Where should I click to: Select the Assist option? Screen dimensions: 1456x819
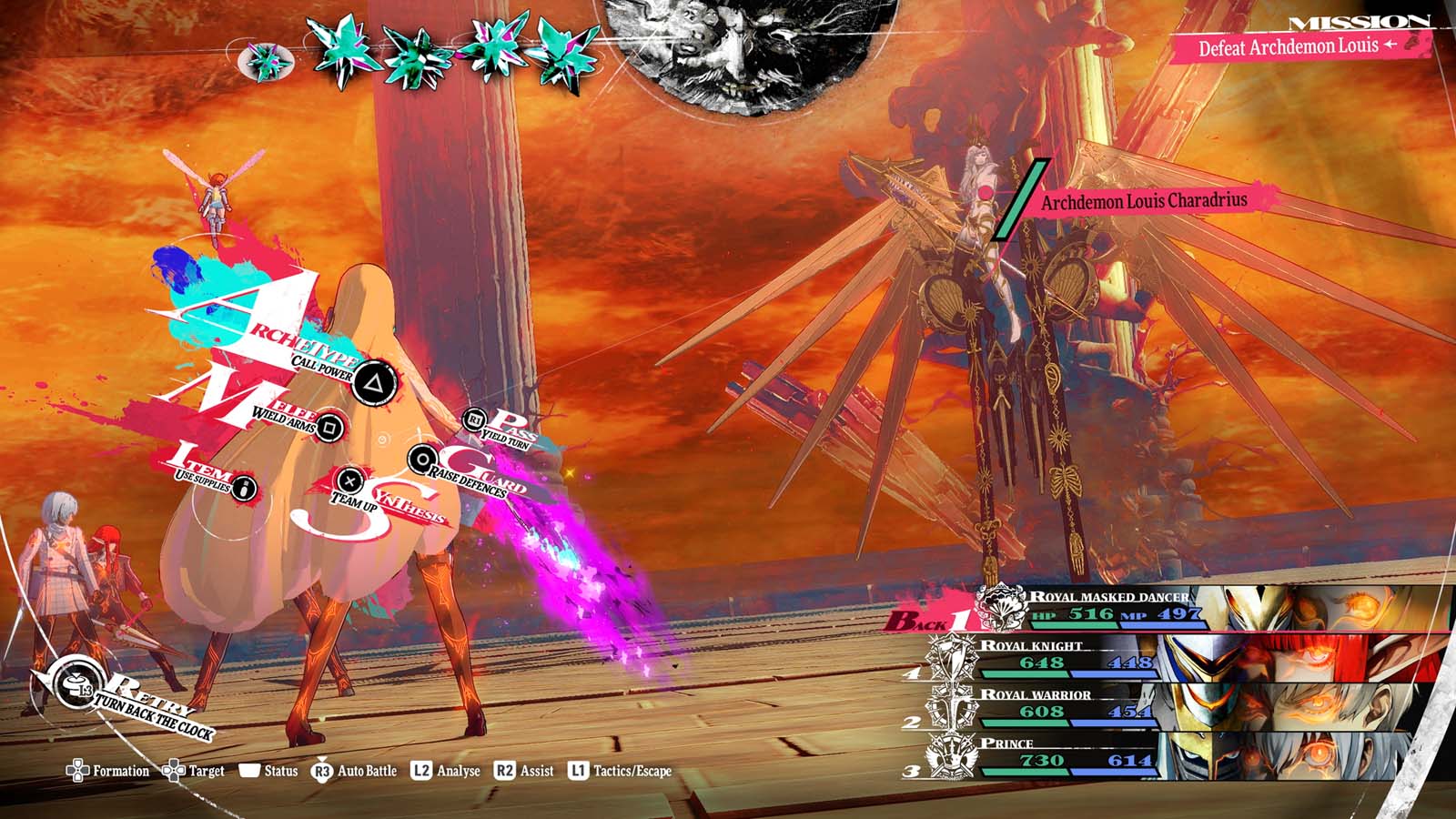coord(524,771)
